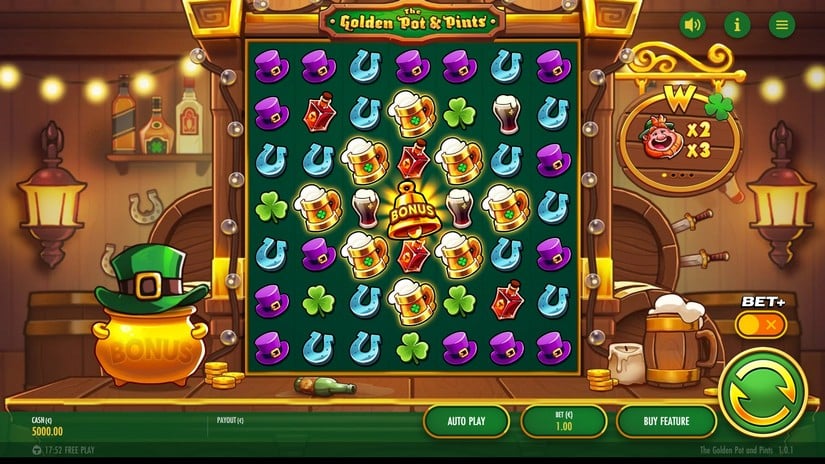Change the bet amount

pos(564,421)
